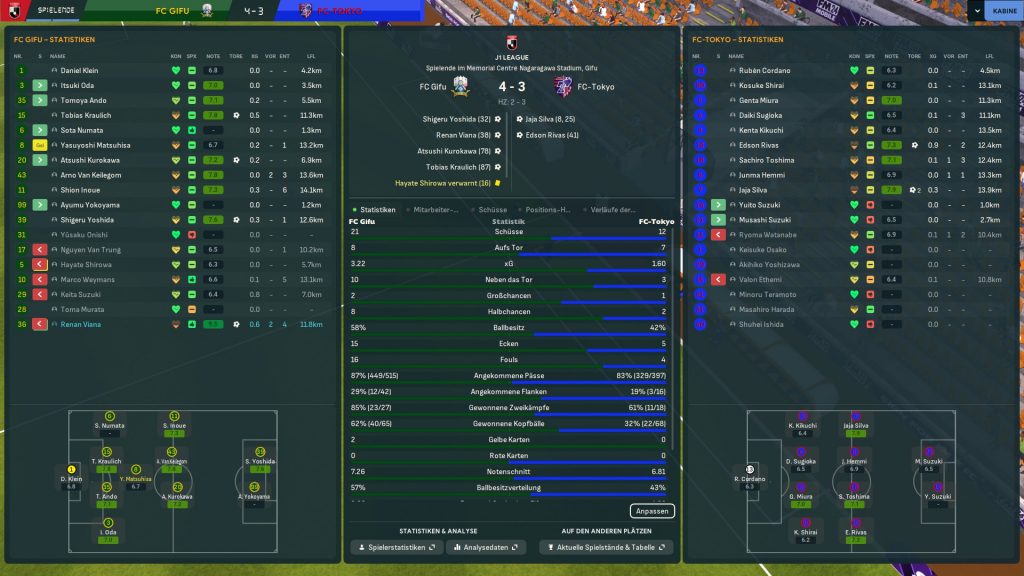The height and width of the screenshot is (576, 1024).
Task: Select Rubén Cordano in the Tokyo list
Action: [765, 71]
